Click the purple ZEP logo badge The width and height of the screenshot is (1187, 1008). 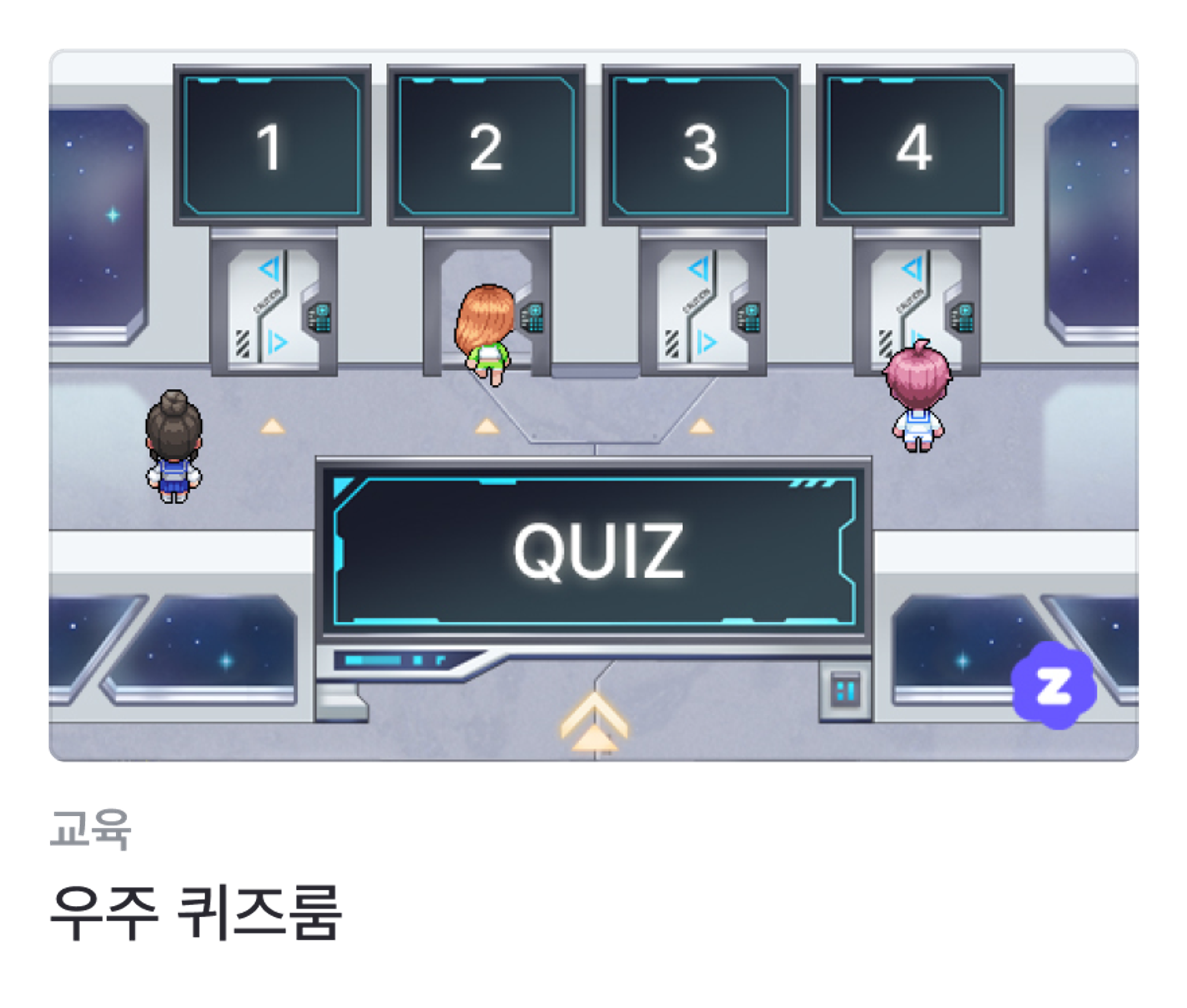(x=1053, y=684)
